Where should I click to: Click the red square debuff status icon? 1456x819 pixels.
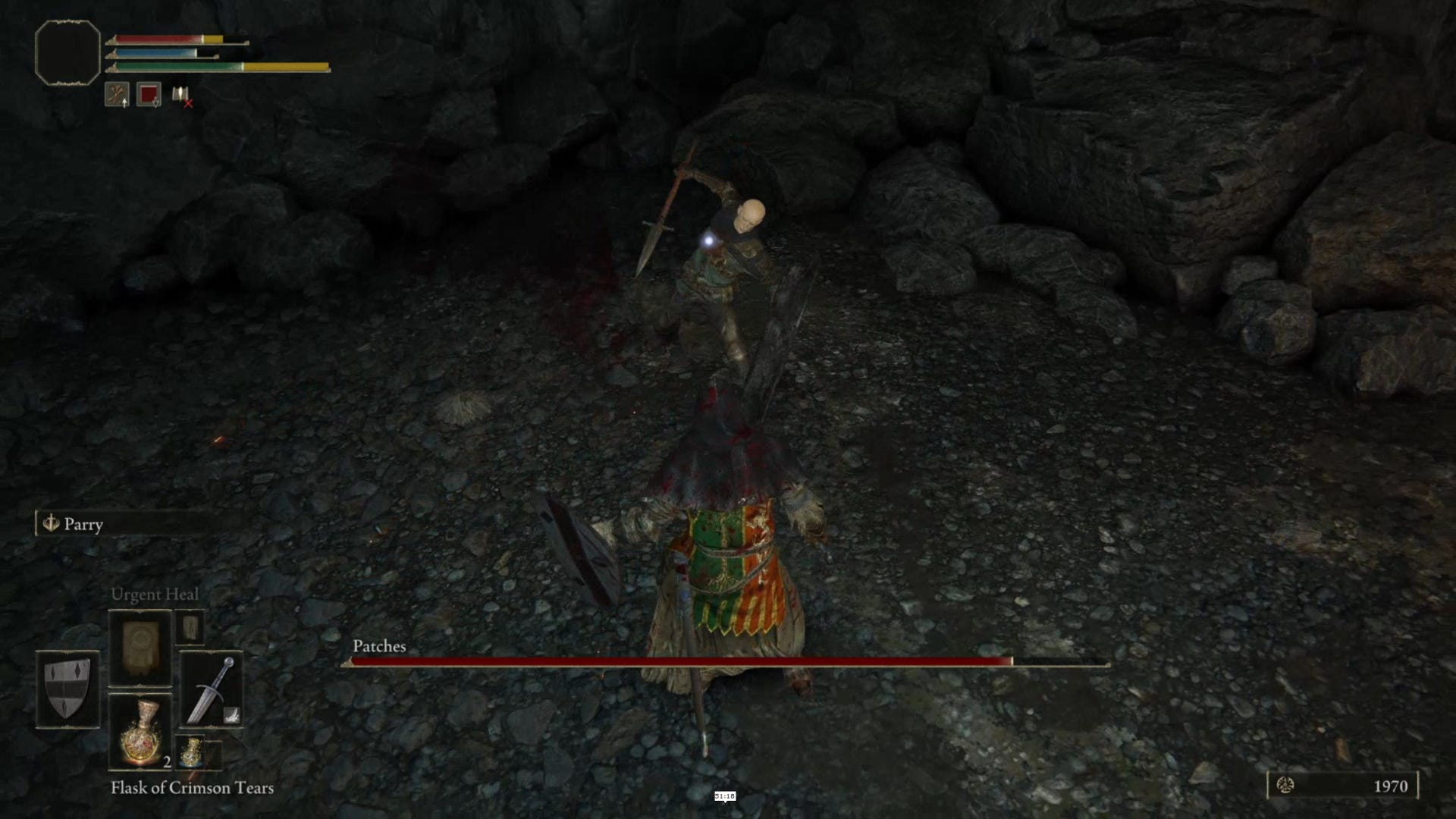(x=149, y=95)
